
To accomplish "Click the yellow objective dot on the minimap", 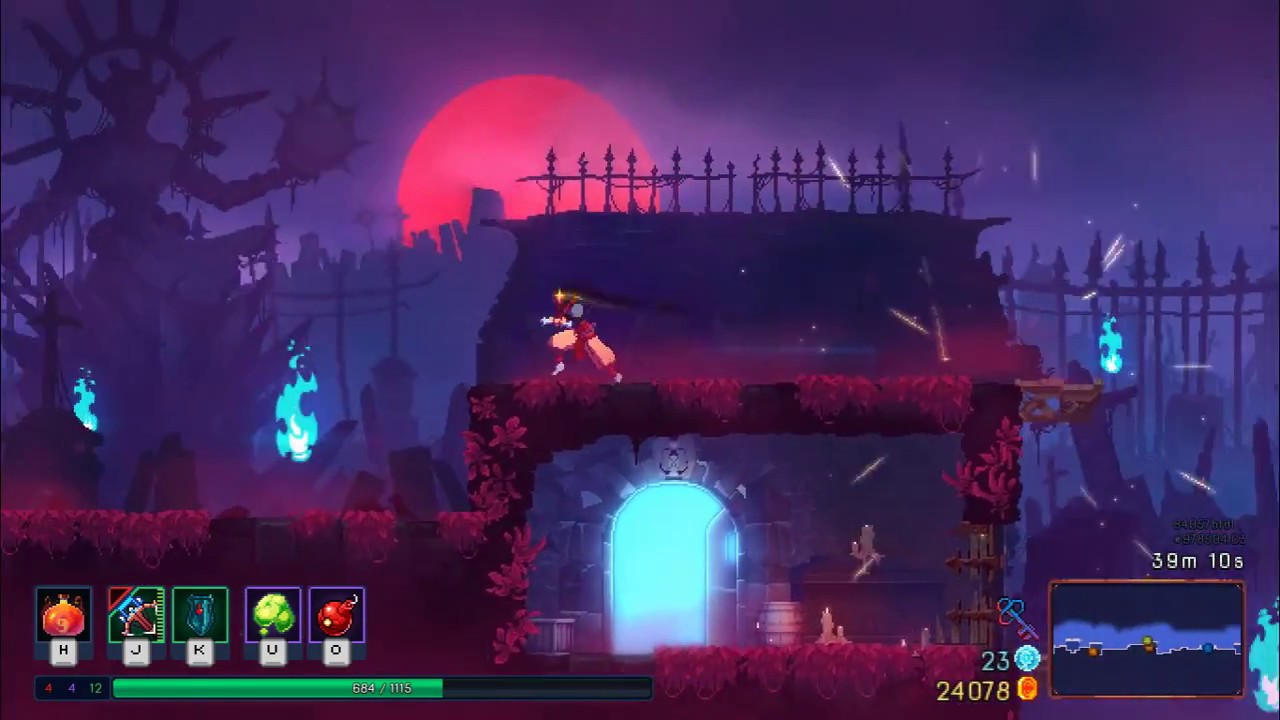I will point(1147,641).
